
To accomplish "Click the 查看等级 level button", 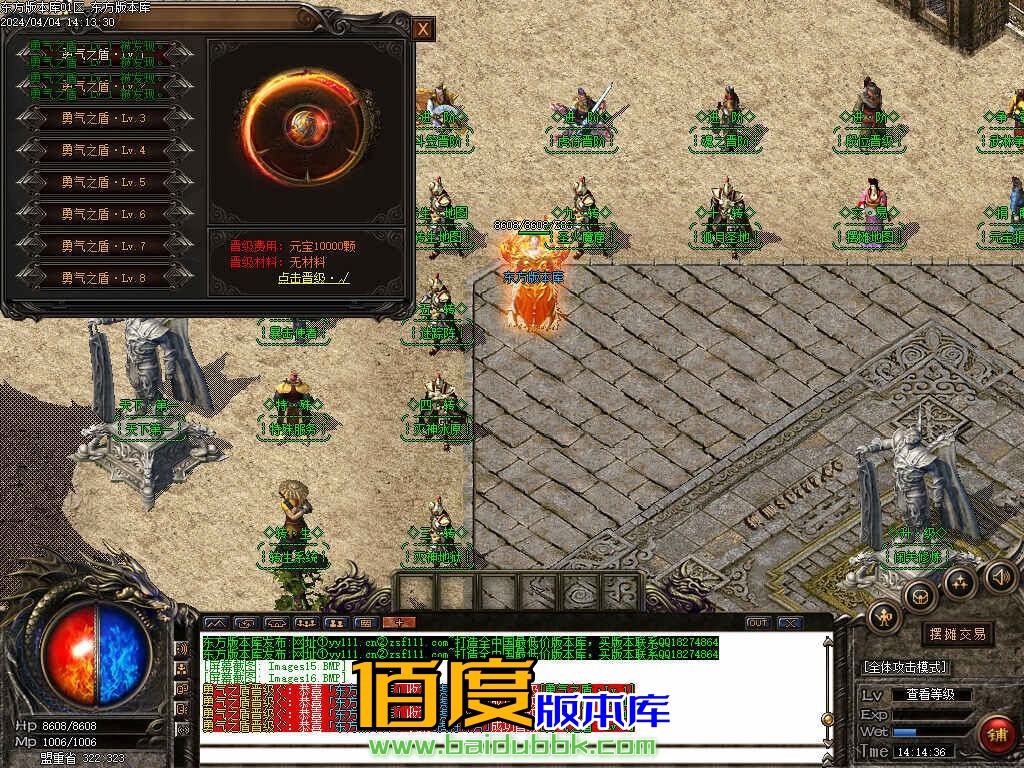I will pos(930,694).
